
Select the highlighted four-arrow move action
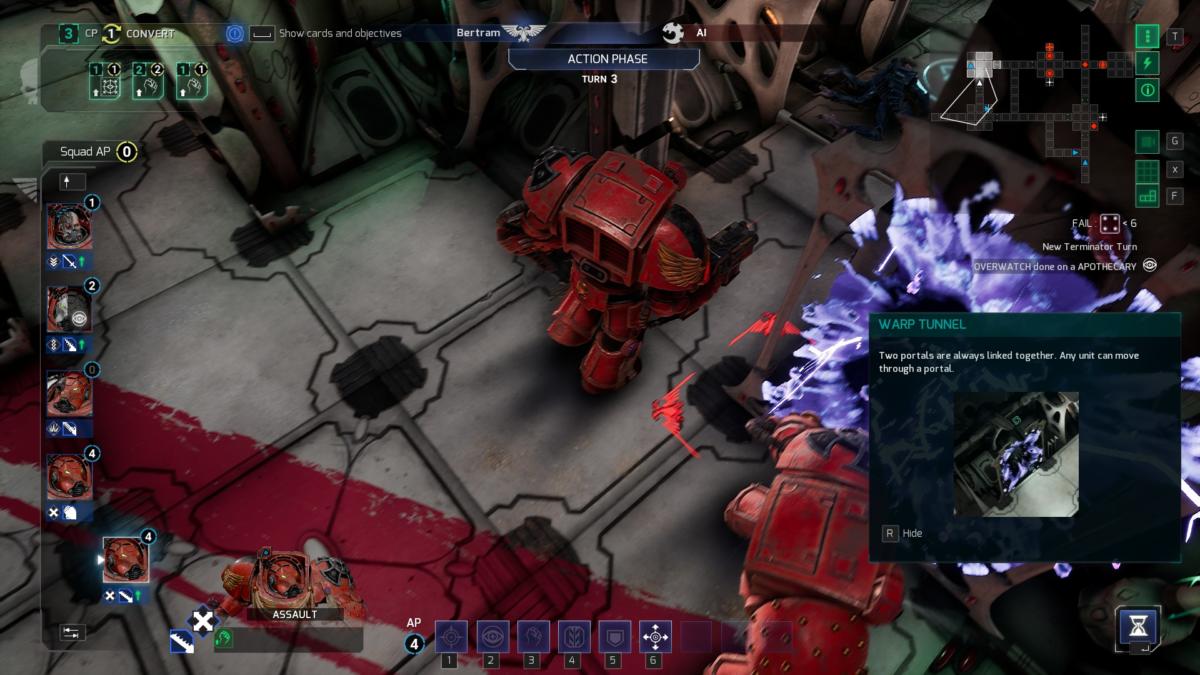(655, 636)
